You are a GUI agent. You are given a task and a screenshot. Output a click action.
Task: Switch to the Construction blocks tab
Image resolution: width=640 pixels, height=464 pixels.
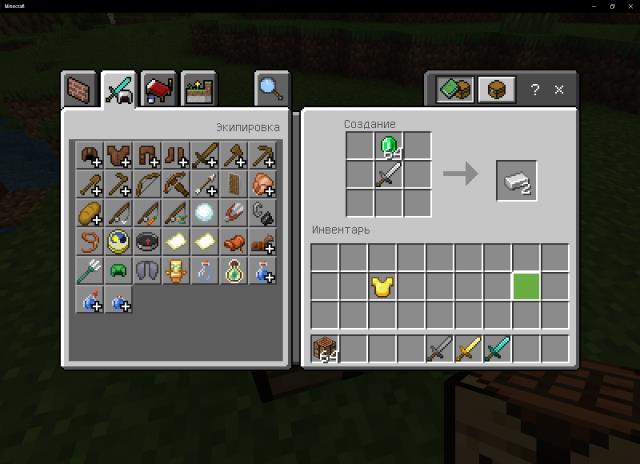pos(80,90)
